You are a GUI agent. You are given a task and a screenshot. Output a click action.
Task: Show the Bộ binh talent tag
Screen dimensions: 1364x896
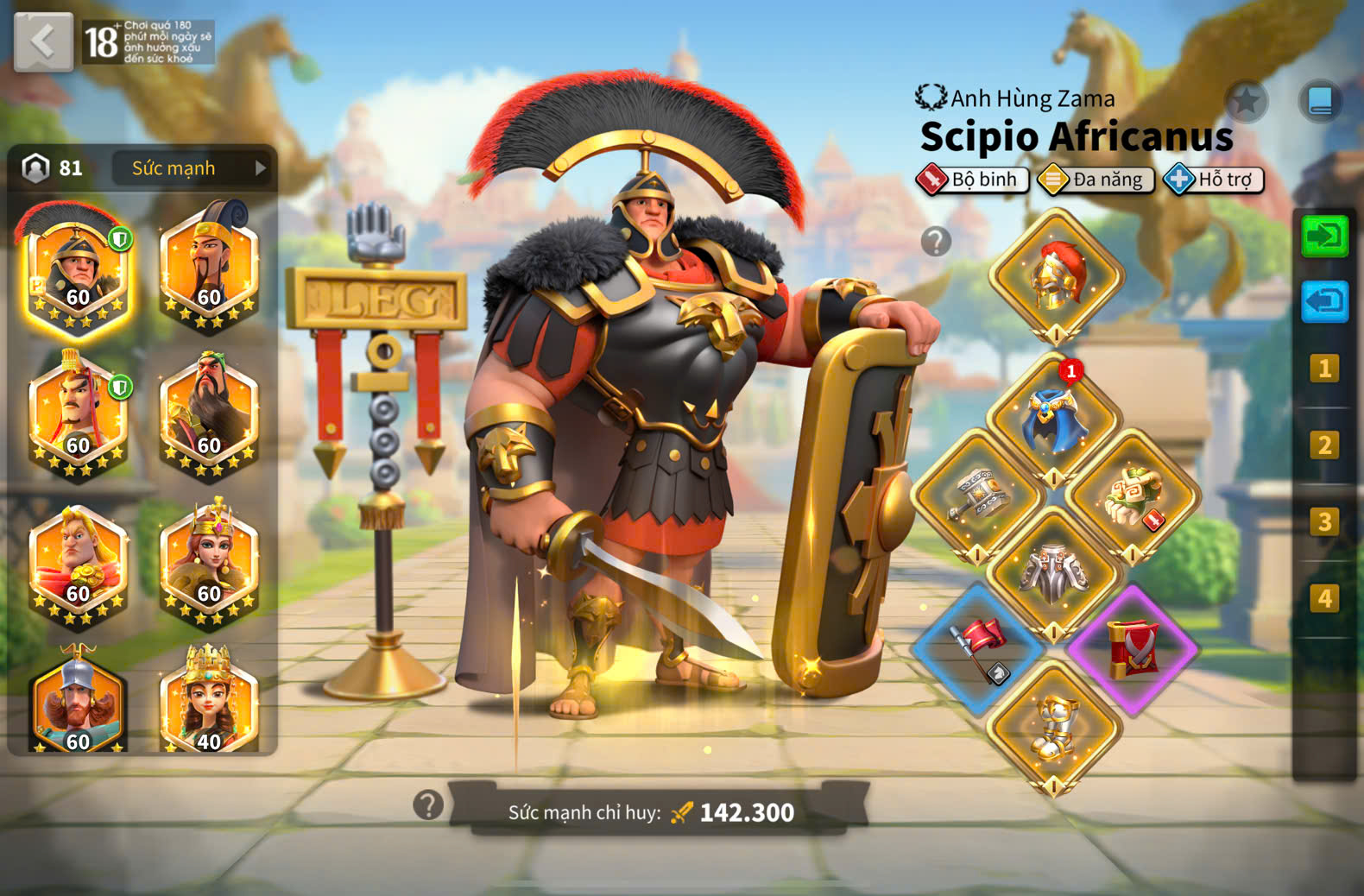coord(973,180)
